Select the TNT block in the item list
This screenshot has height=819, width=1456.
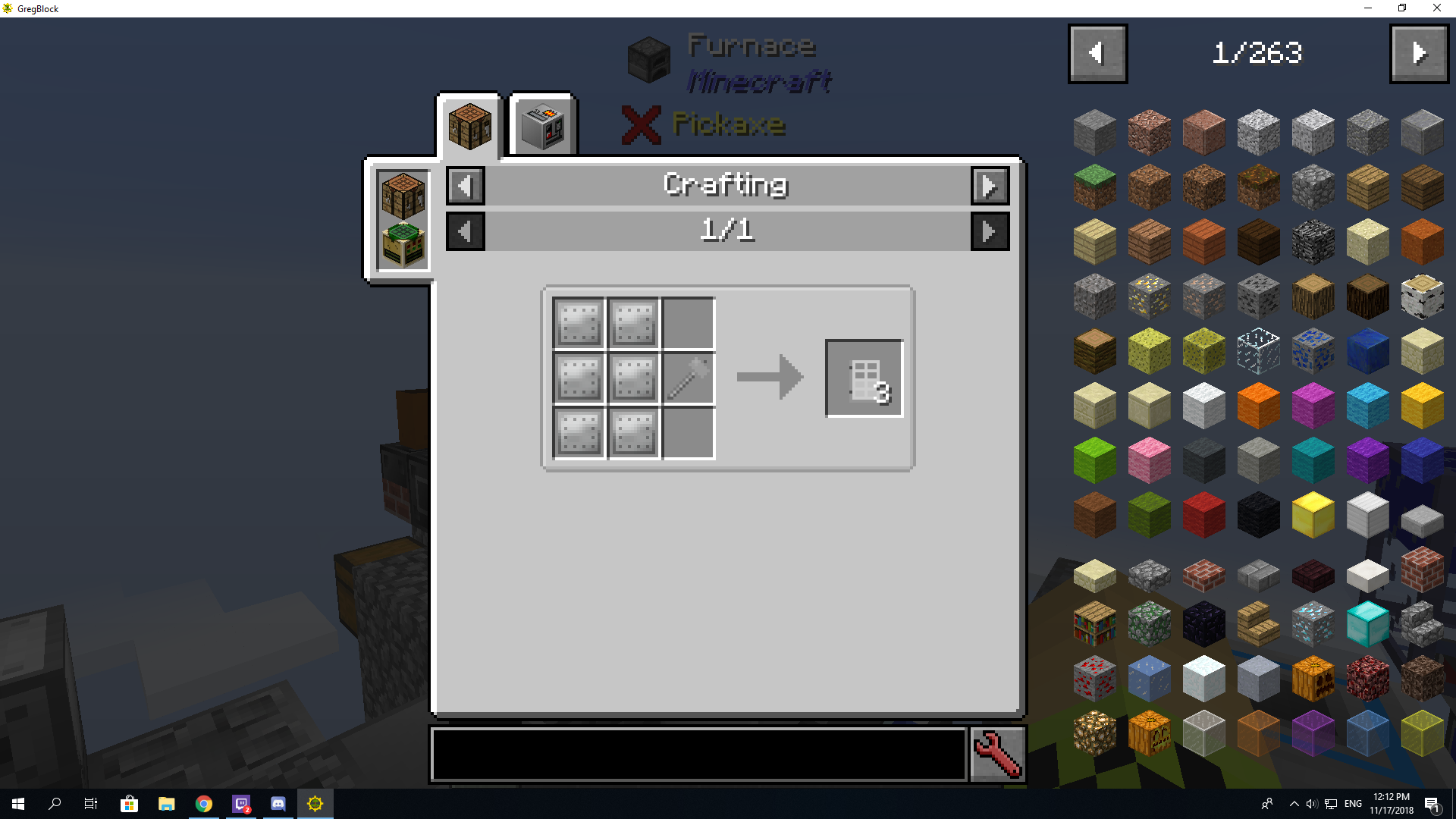(1203, 514)
